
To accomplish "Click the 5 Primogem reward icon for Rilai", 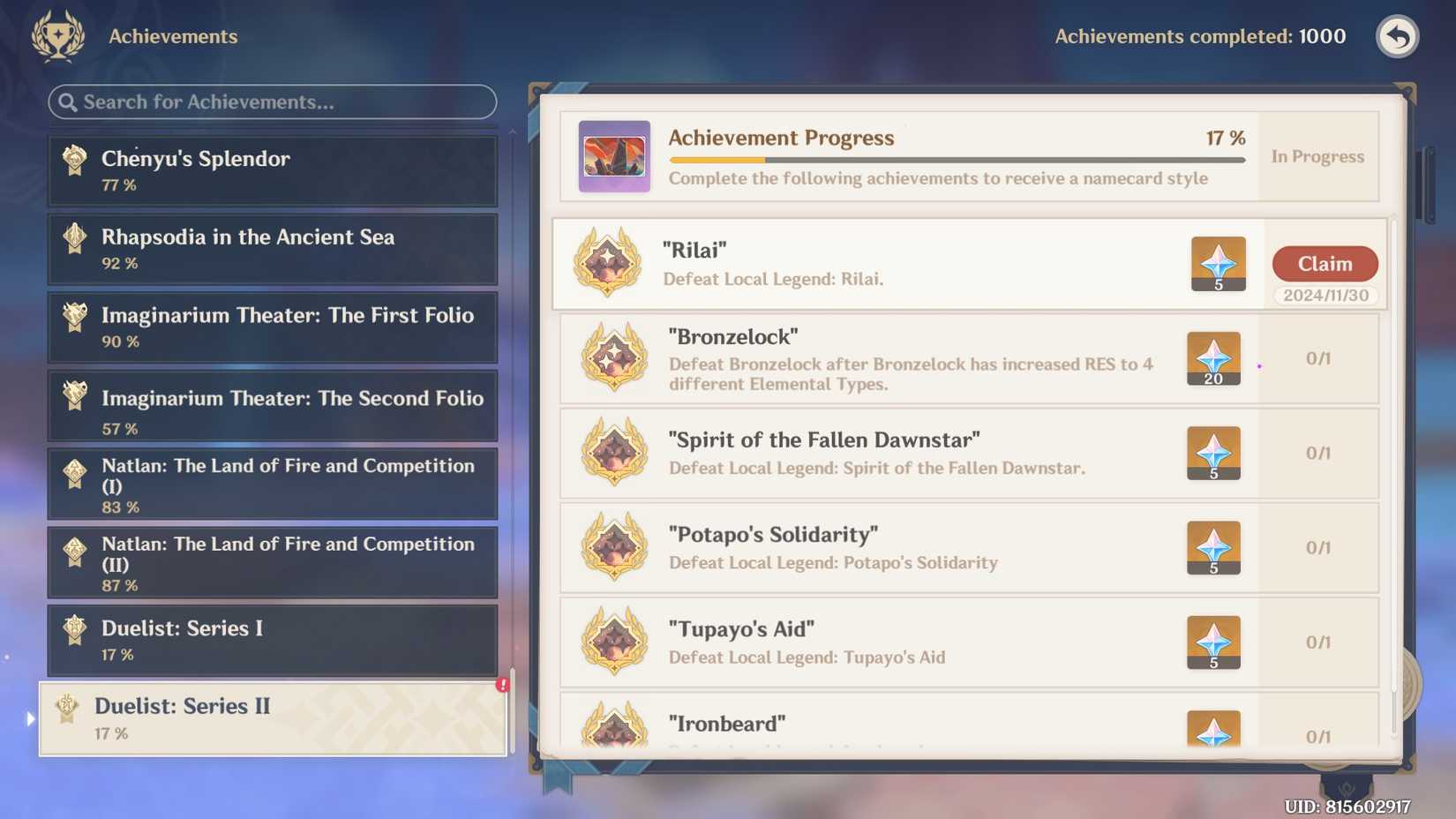I will pyautogui.click(x=1219, y=263).
